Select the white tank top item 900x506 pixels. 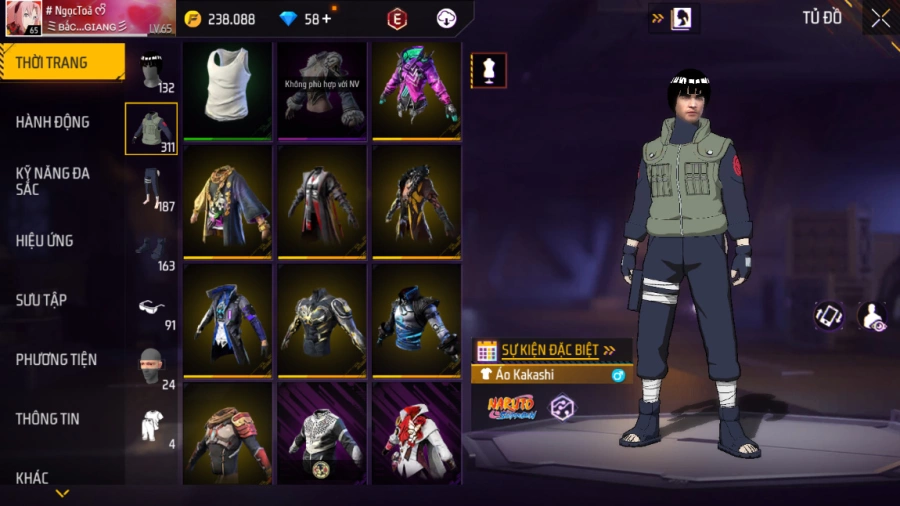click(x=228, y=90)
